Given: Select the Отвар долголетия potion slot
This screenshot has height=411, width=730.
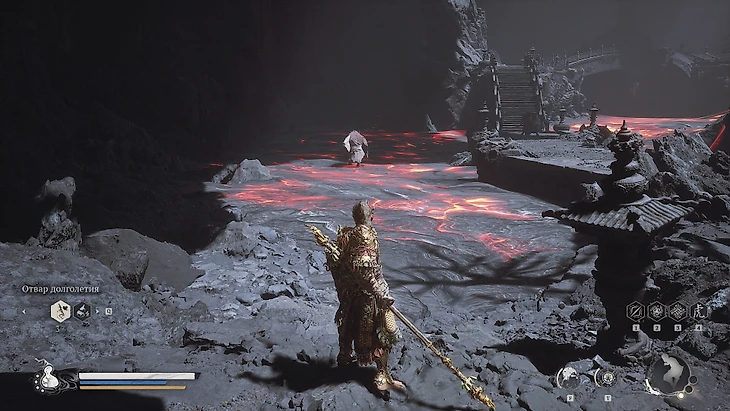Looking at the screenshot, I should [x=60, y=311].
